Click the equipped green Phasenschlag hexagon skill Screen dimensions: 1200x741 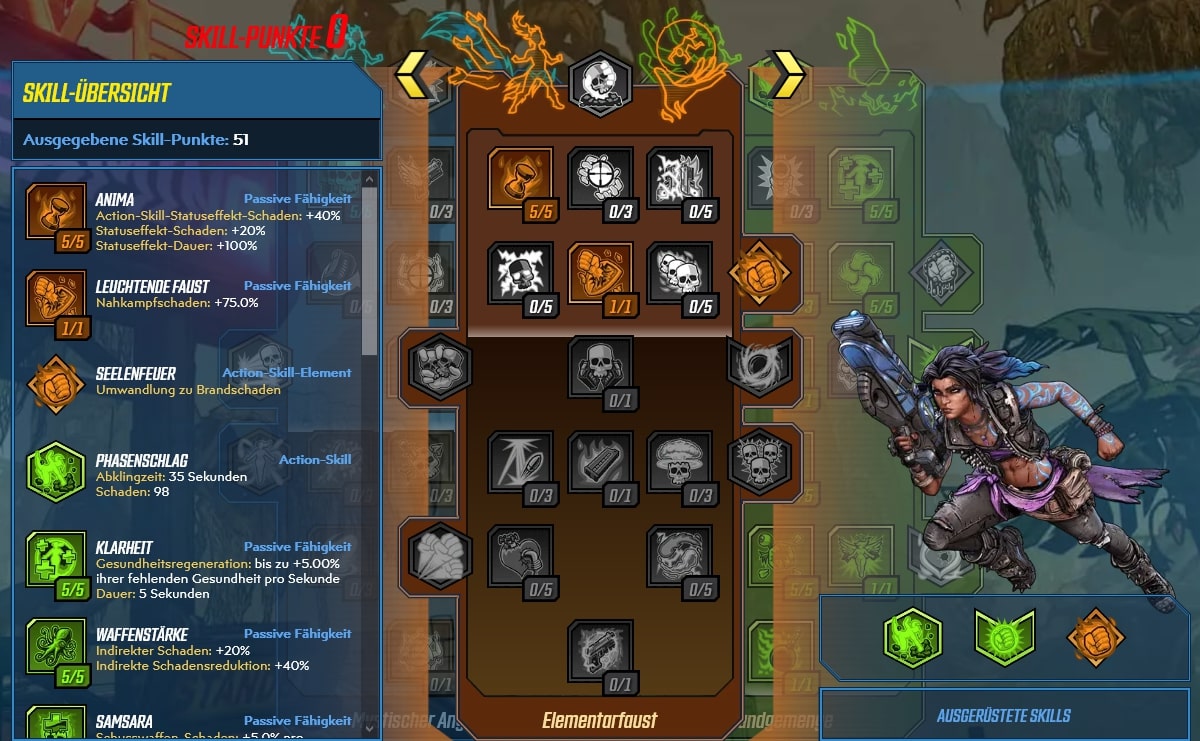[912, 637]
